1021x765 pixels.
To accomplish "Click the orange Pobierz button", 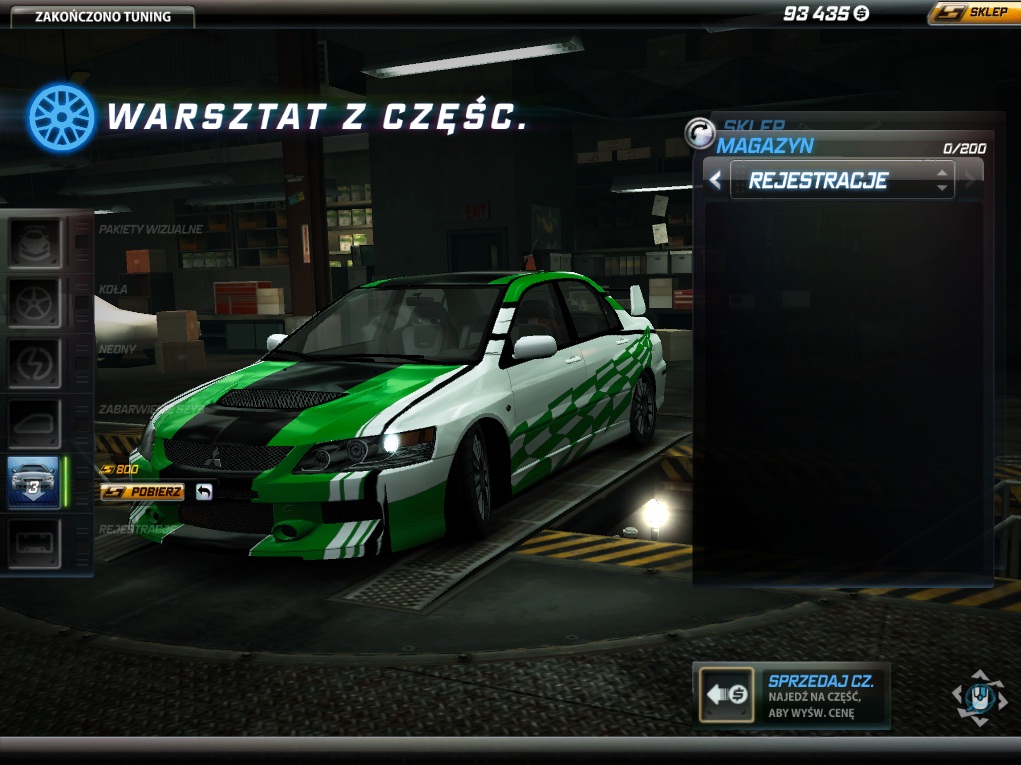I will [x=142, y=492].
